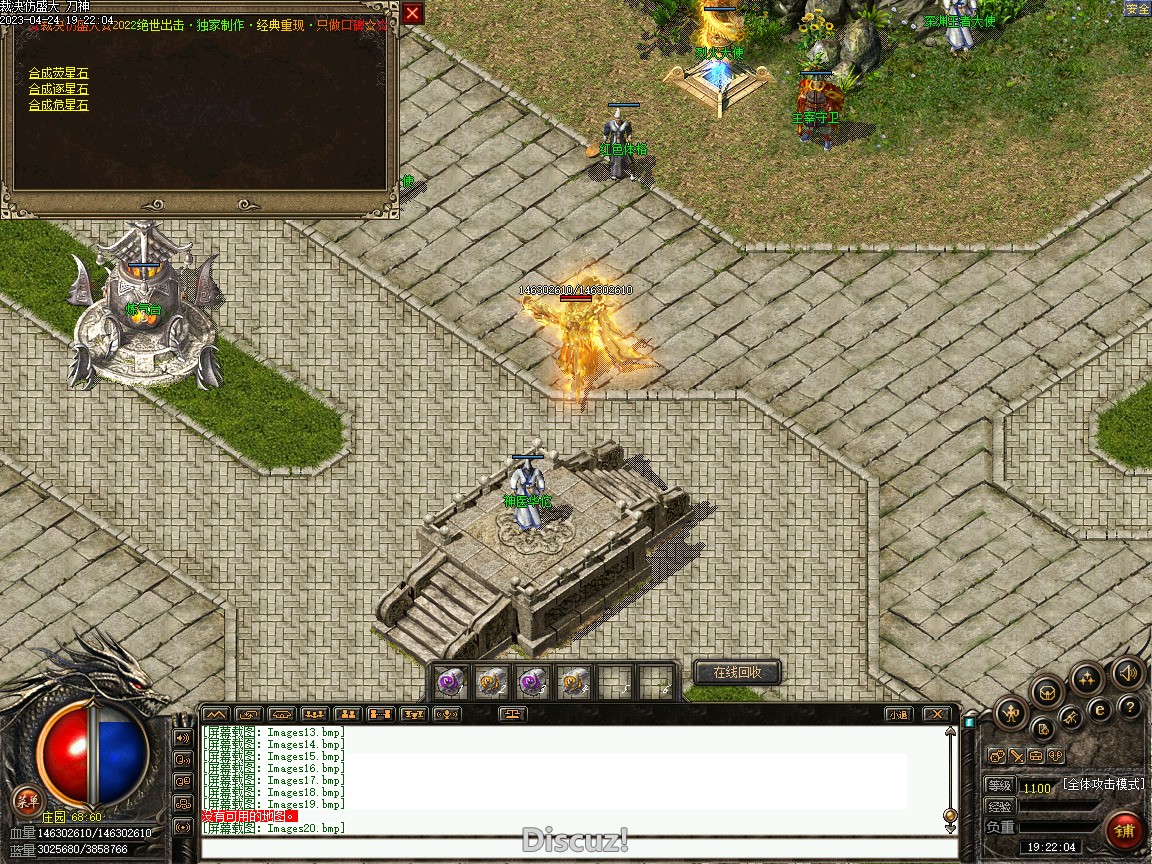Open the character figure orb icon
Screen dimensions: 1152x864
point(1011,713)
